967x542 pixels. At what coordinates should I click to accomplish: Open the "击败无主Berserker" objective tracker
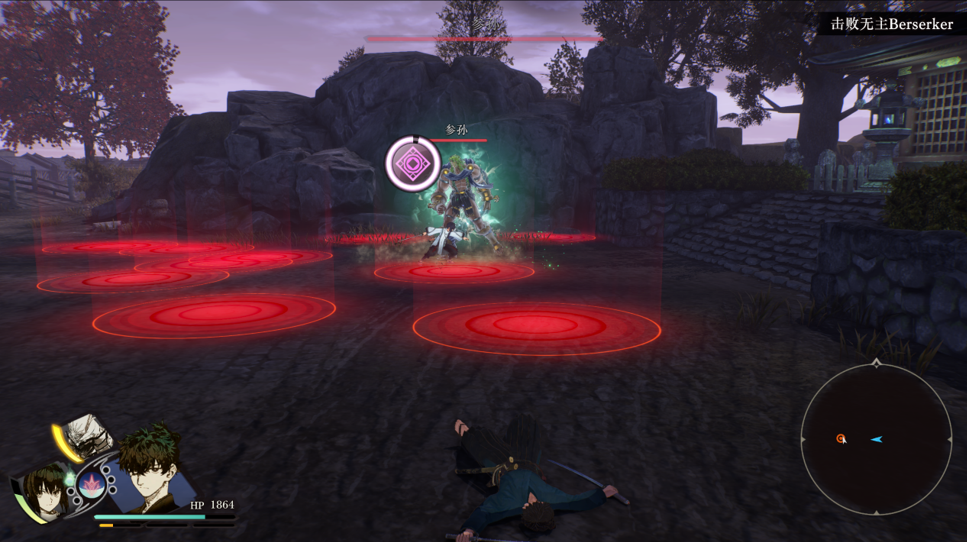pos(892,24)
